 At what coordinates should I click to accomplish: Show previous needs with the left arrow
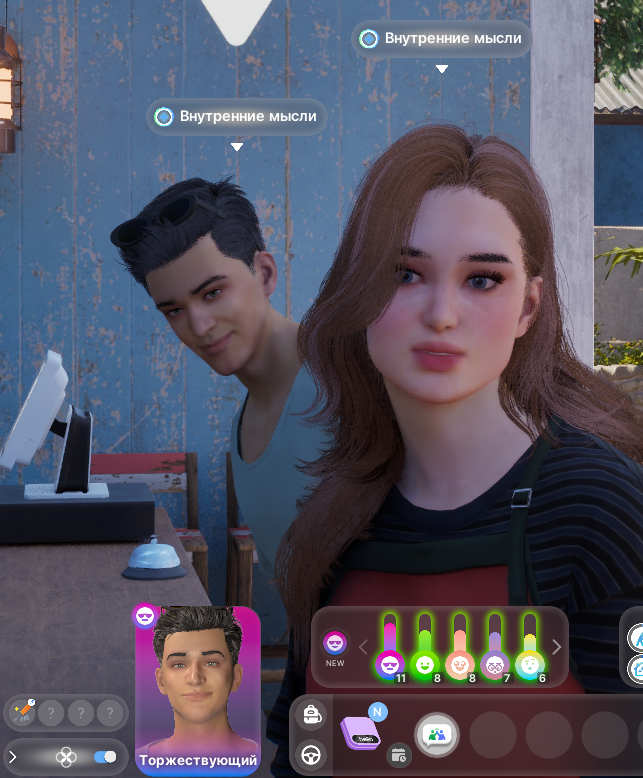[364, 647]
